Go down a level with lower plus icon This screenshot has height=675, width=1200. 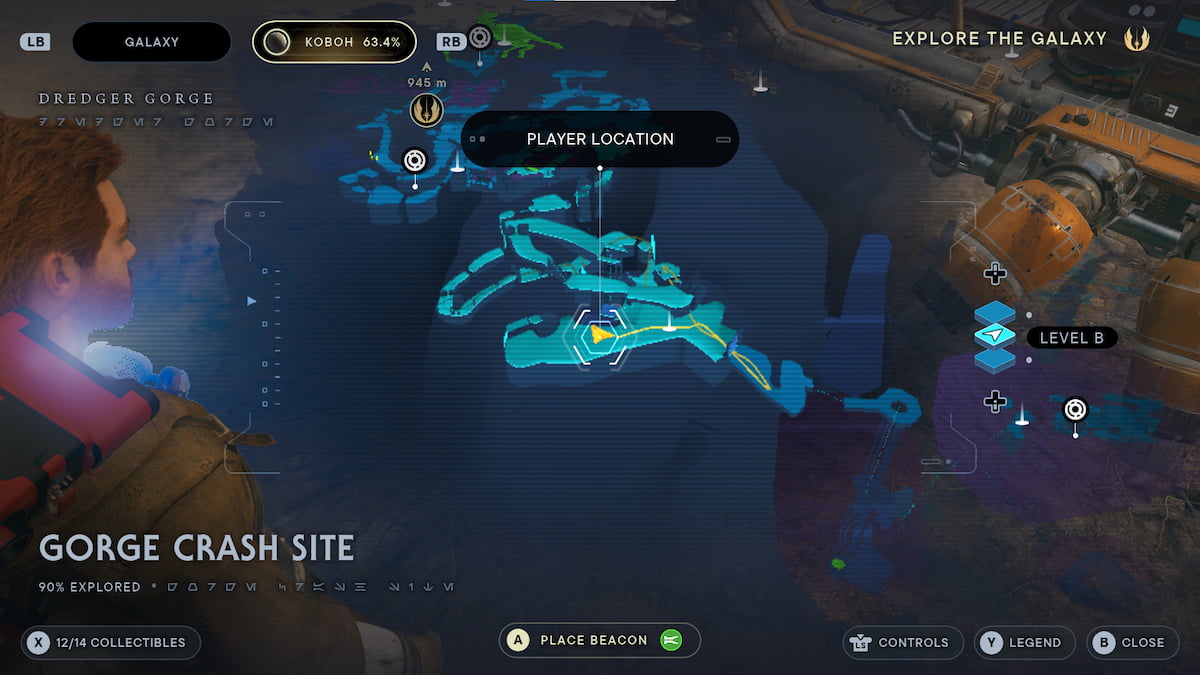click(994, 401)
